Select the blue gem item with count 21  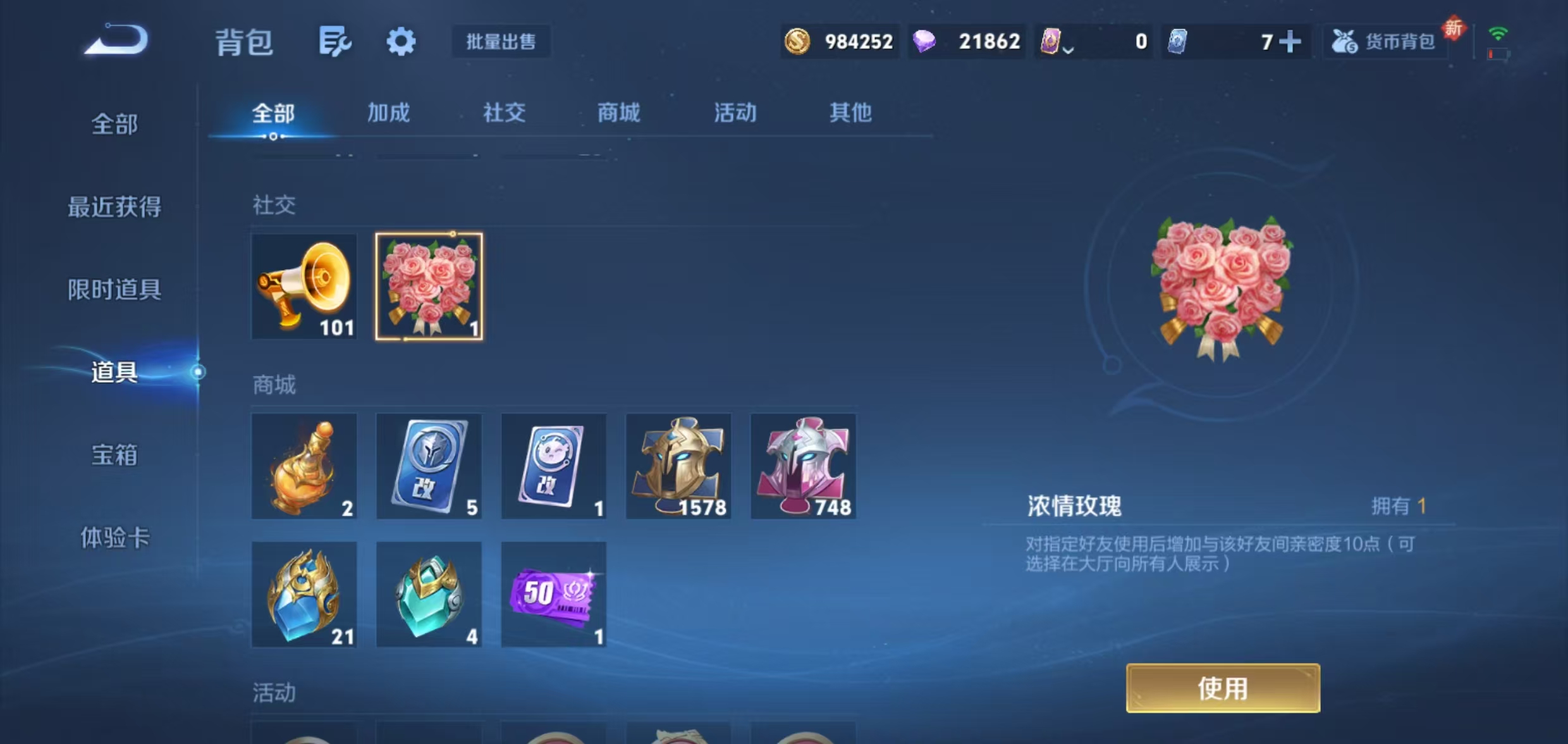(304, 593)
